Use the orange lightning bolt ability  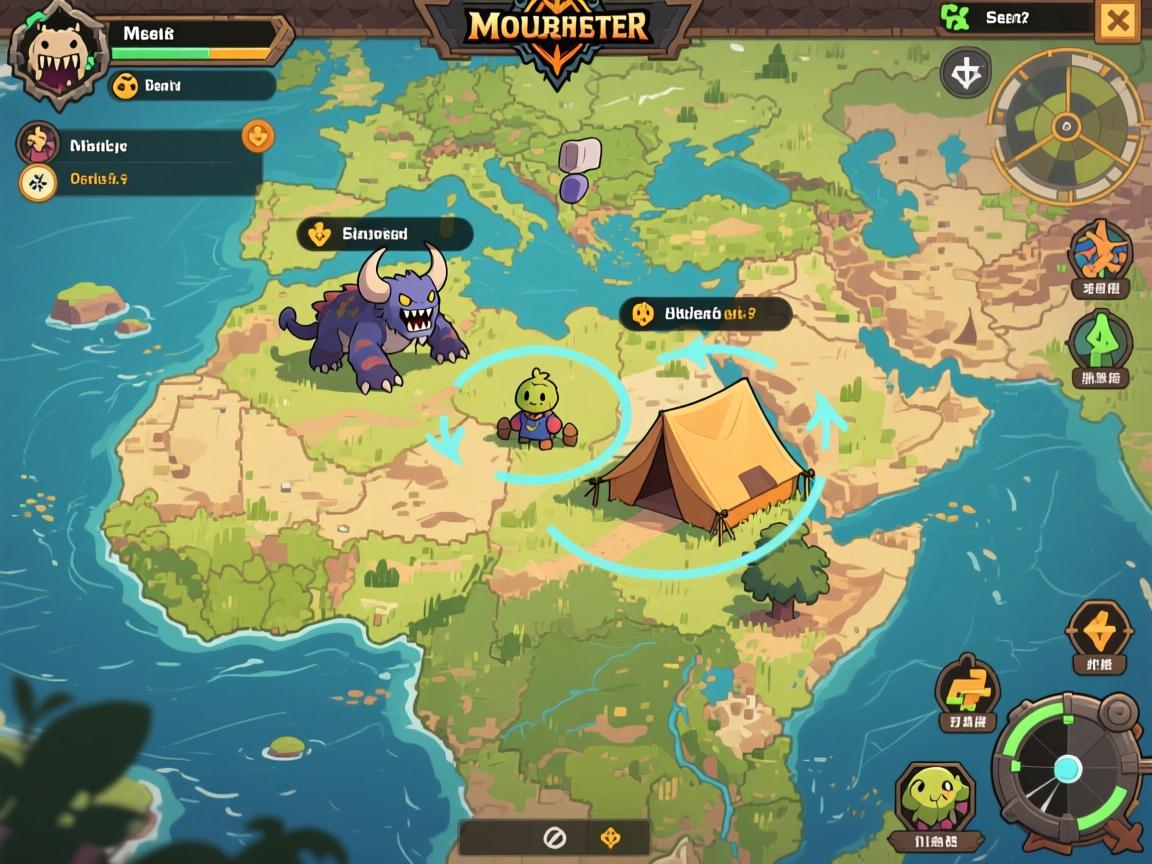tap(1099, 630)
